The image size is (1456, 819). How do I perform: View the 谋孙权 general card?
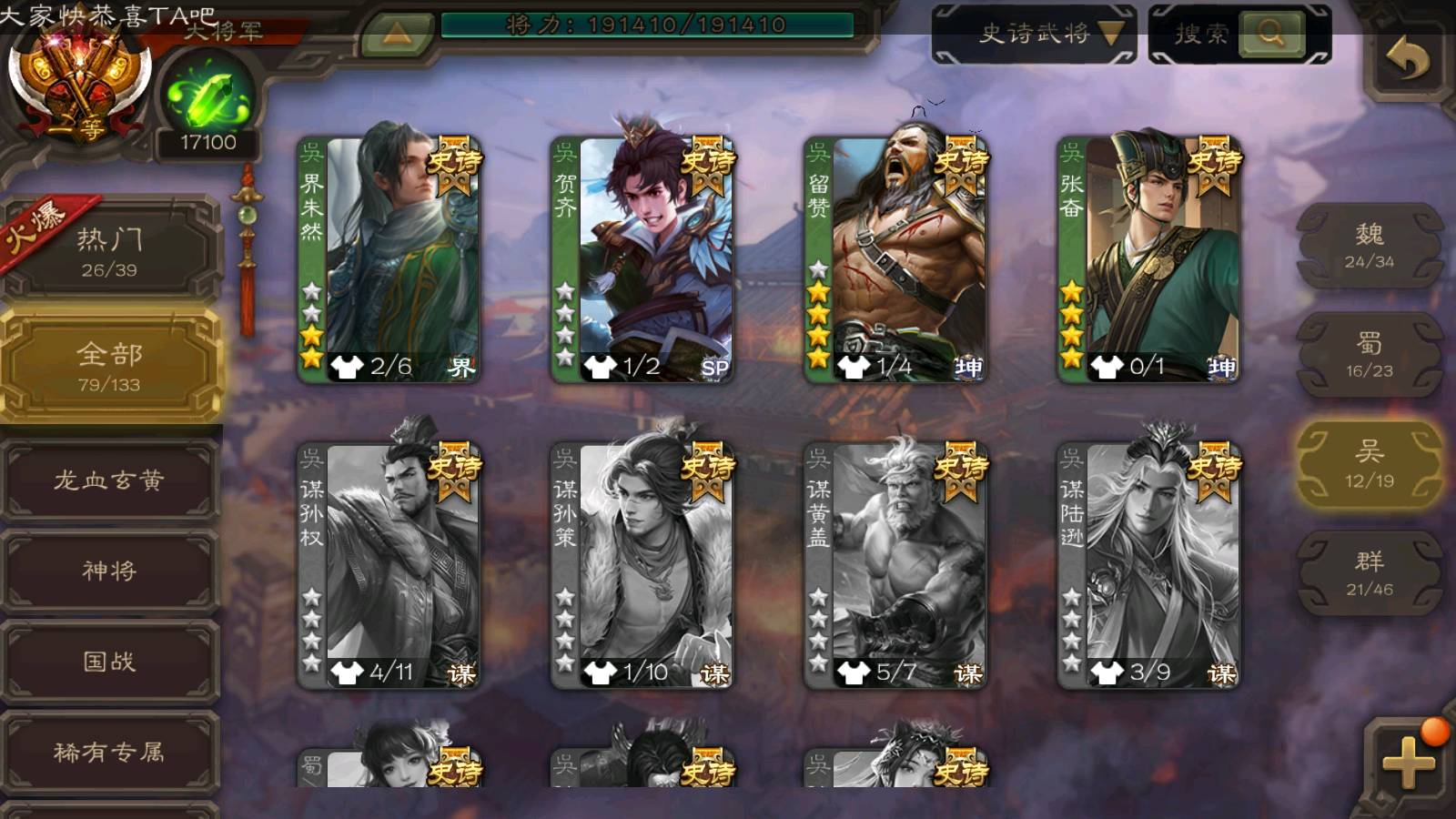[x=389, y=565]
